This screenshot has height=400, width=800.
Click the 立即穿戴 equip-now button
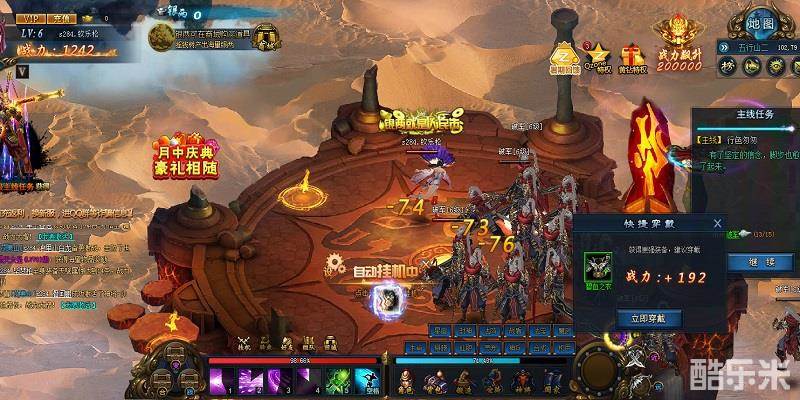click(647, 318)
